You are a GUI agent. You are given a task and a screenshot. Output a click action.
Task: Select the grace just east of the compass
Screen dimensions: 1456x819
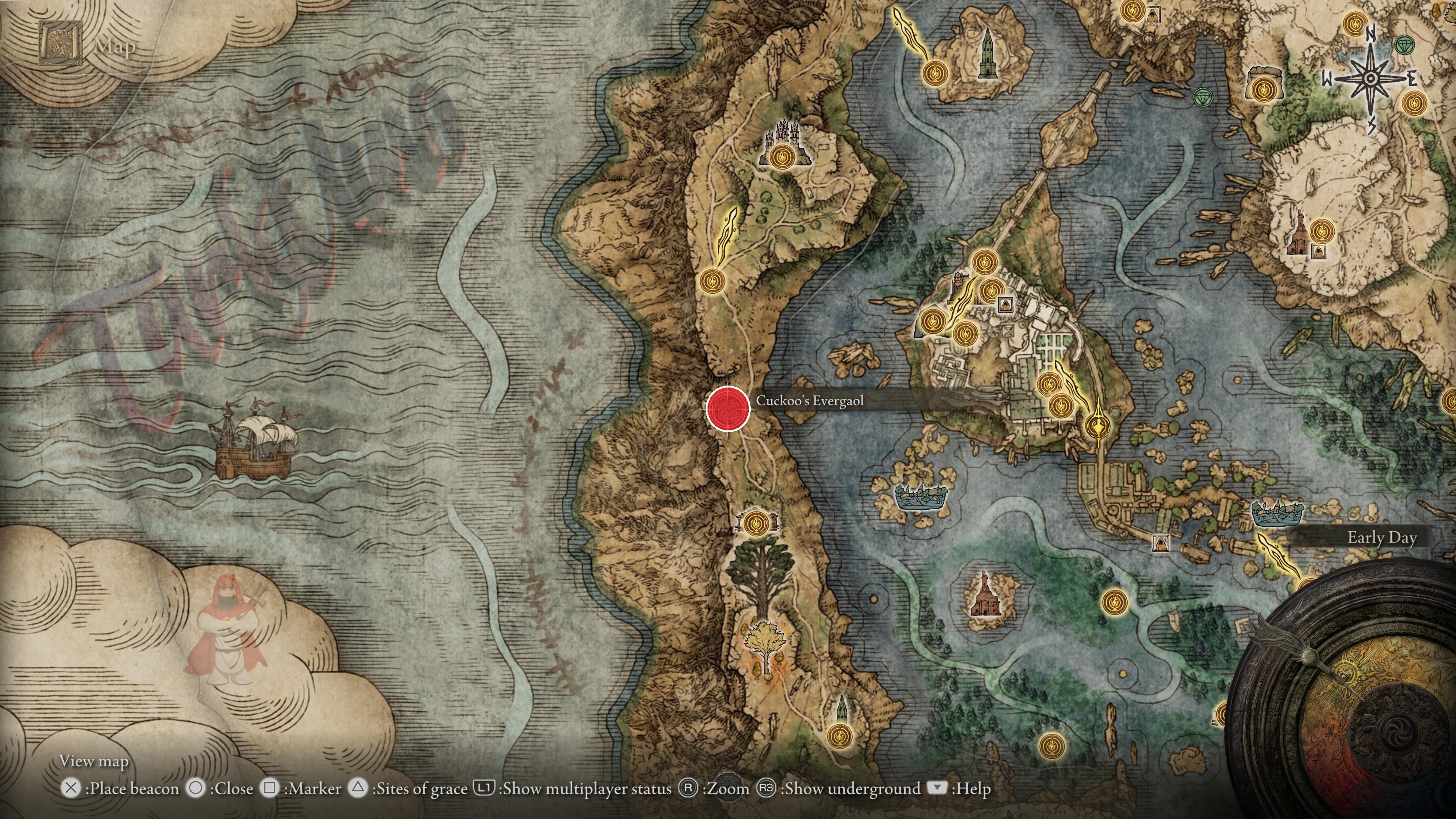tap(1414, 104)
